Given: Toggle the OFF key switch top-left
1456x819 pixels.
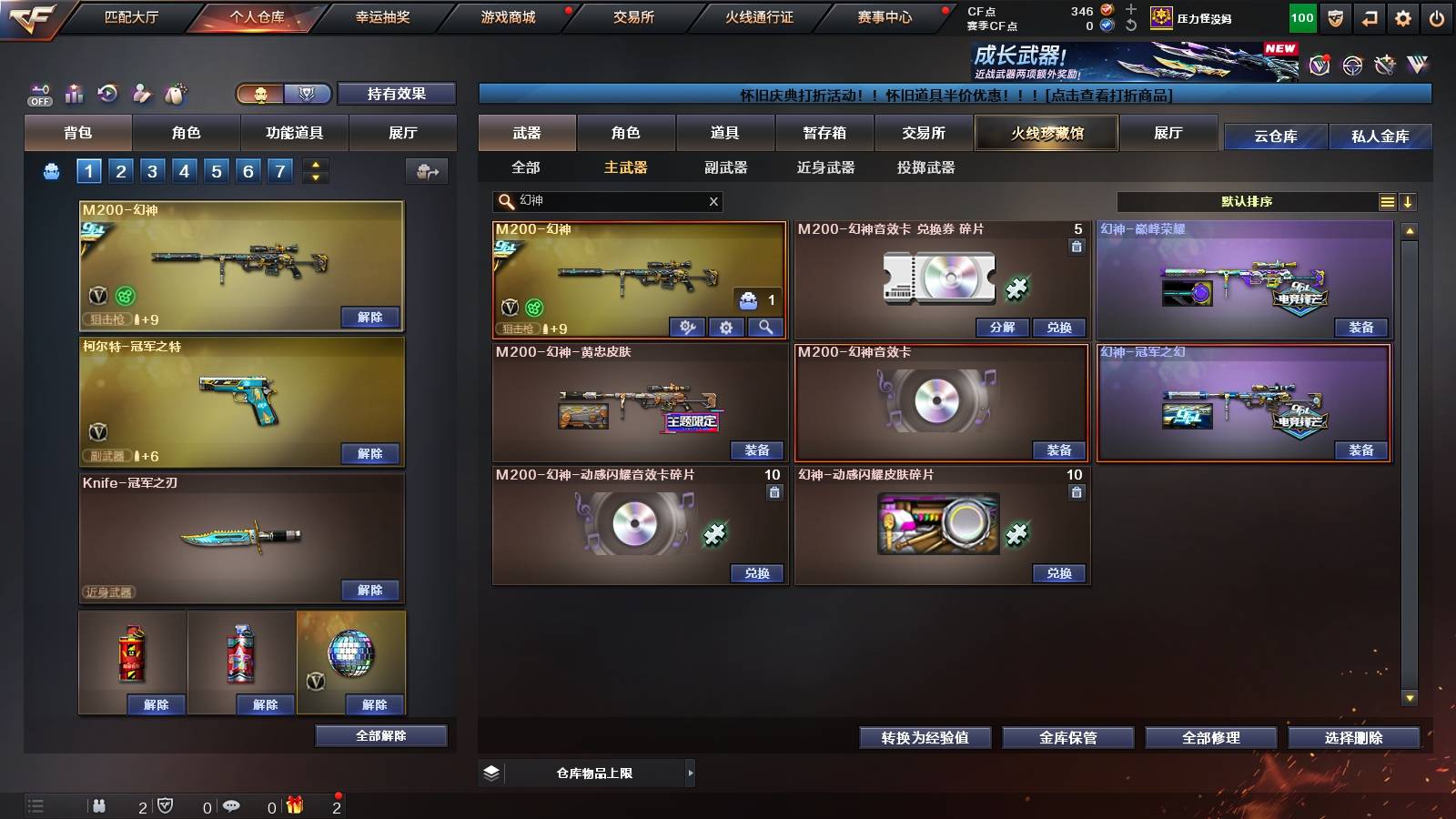Looking at the screenshot, I should click(38, 94).
